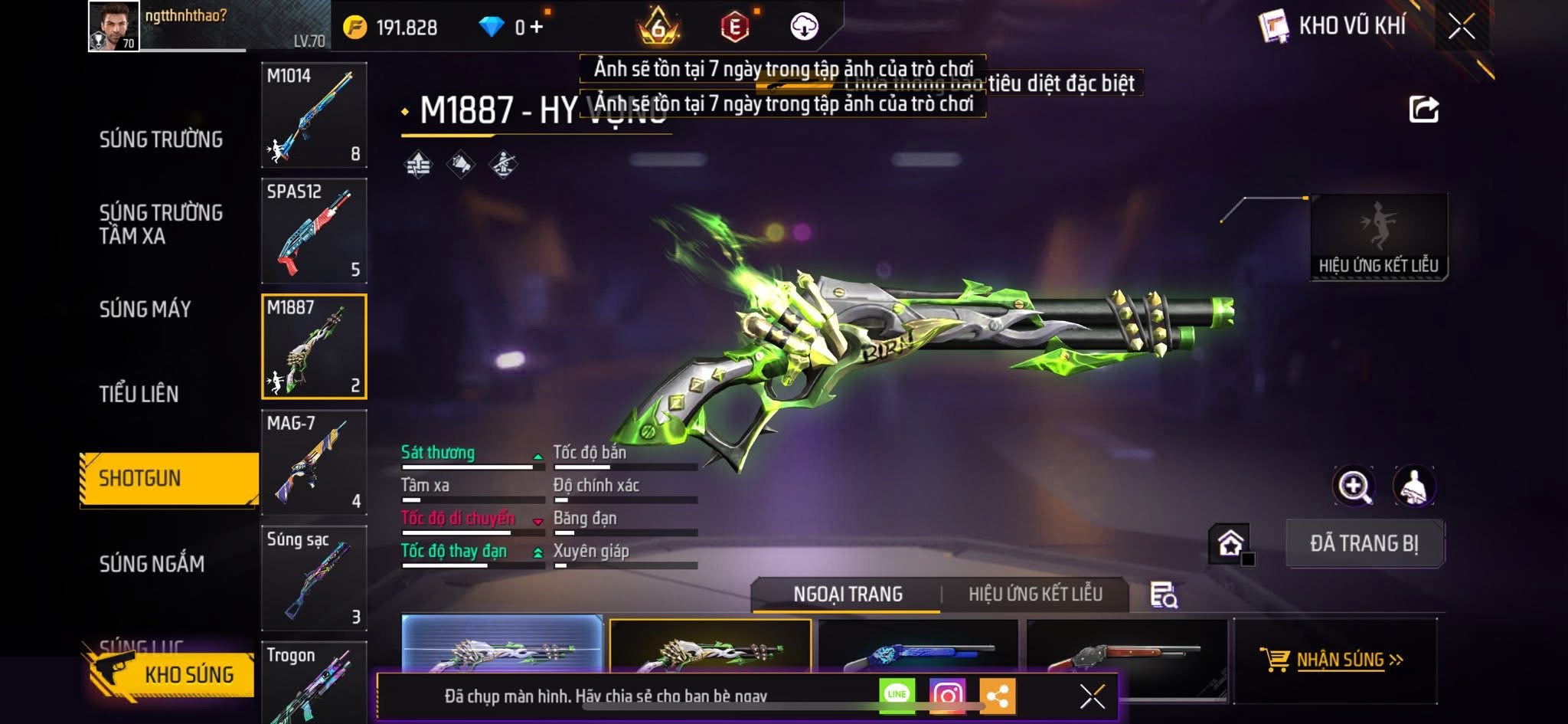Share screenshot to Instagram

coord(947,696)
